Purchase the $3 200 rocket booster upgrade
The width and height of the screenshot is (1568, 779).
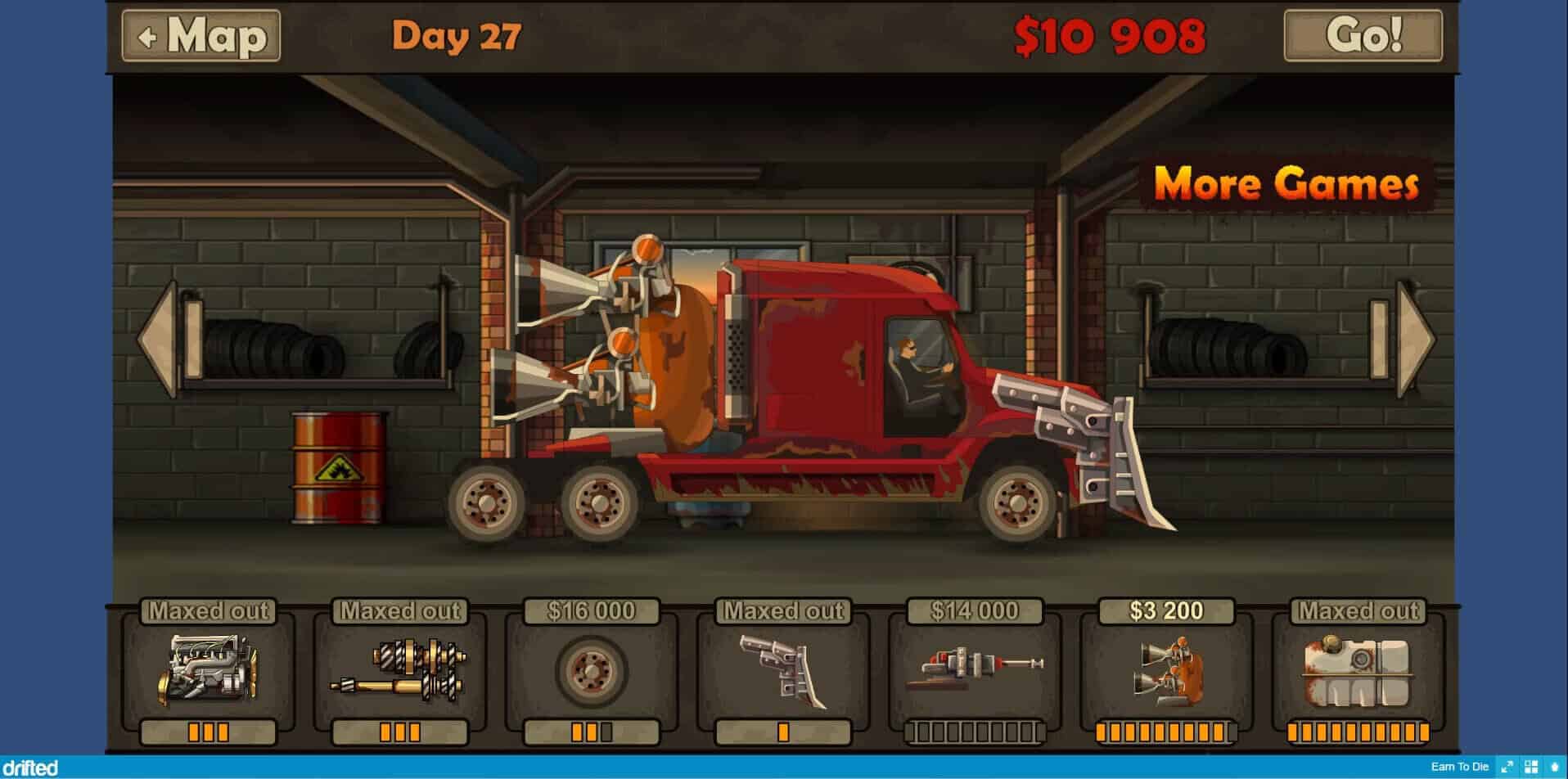coord(1166,671)
